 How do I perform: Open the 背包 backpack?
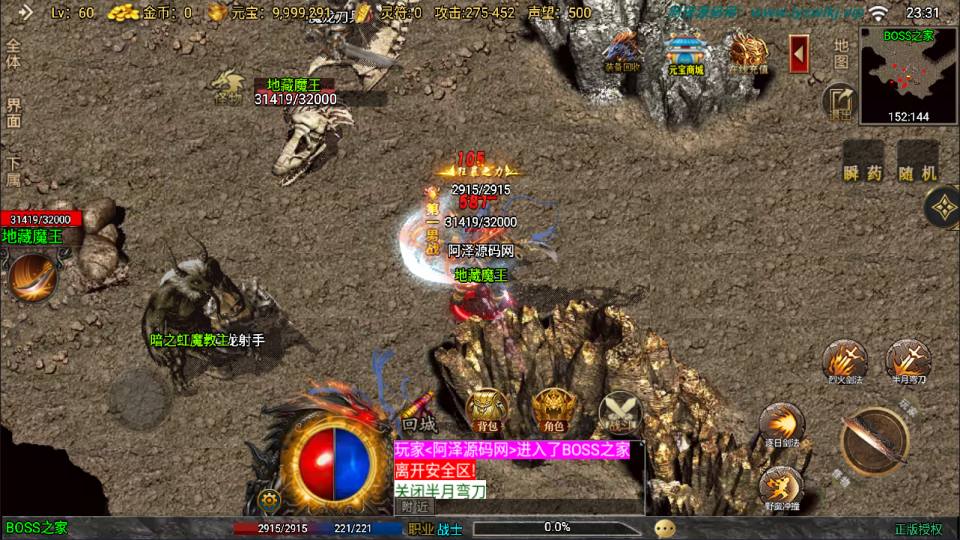pyautogui.click(x=487, y=410)
